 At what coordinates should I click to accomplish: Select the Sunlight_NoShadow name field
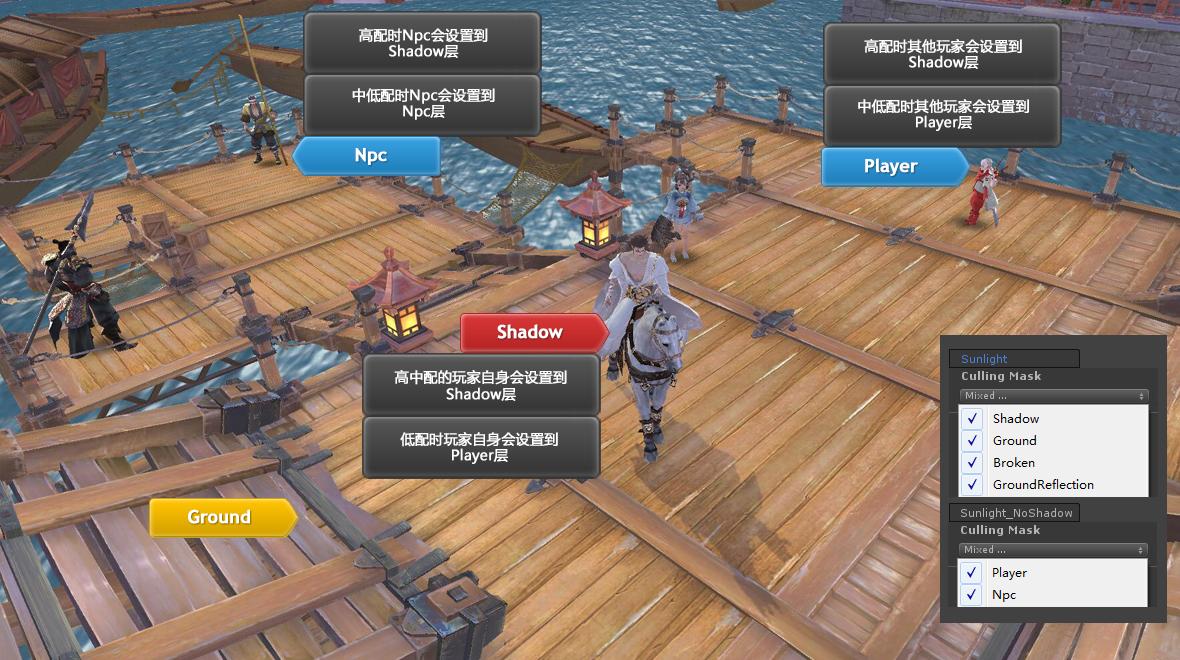click(x=1015, y=513)
